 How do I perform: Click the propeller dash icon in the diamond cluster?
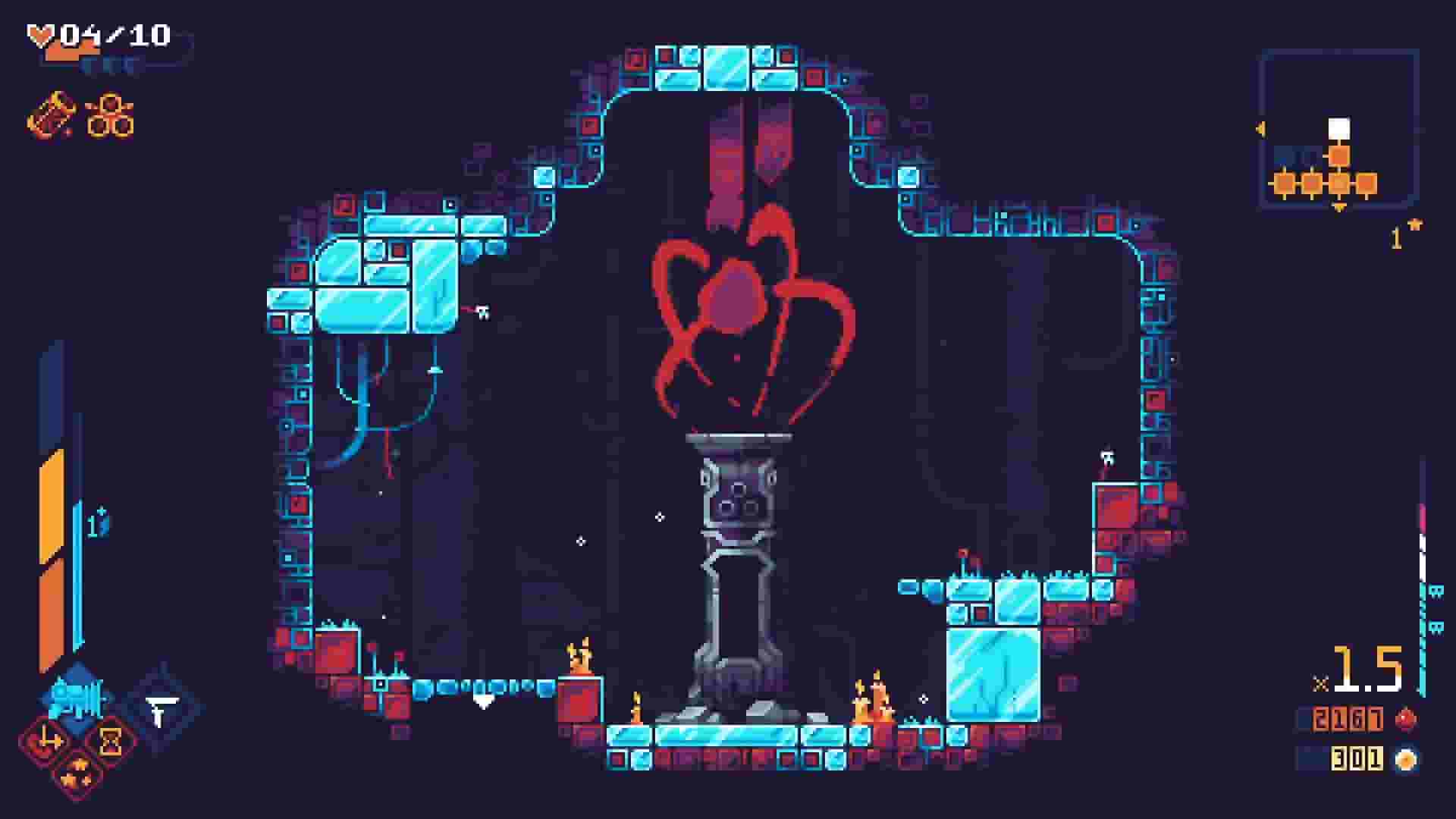[x=50, y=738]
